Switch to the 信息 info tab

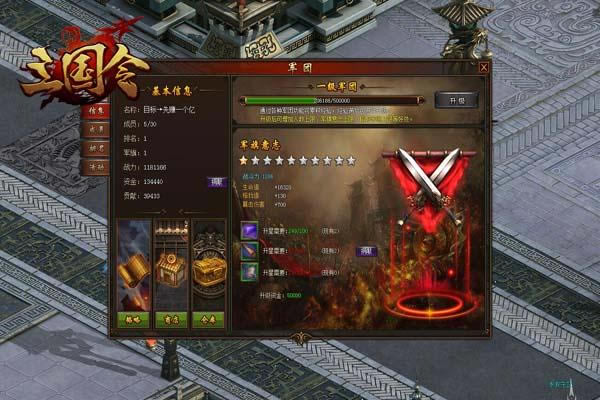(x=97, y=110)
